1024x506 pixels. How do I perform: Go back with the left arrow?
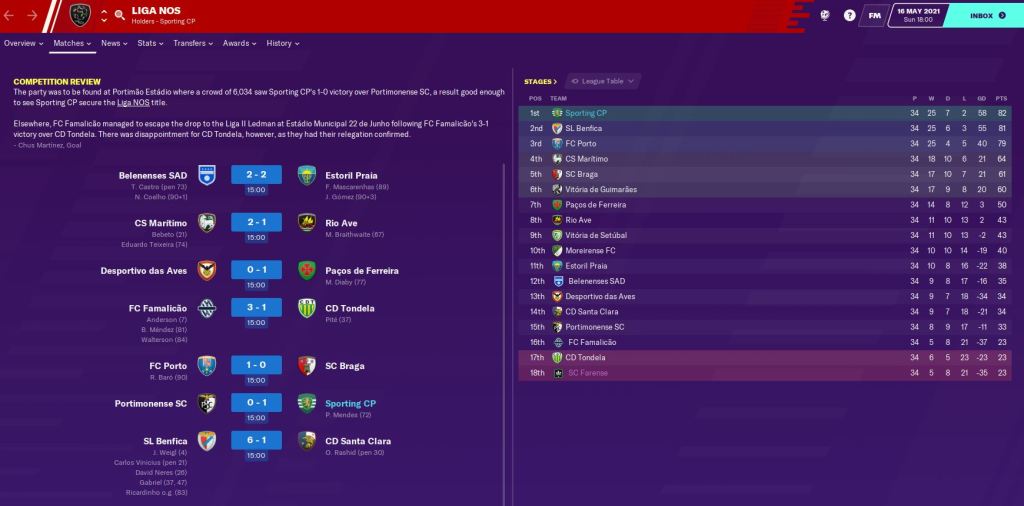click(11, 15)
